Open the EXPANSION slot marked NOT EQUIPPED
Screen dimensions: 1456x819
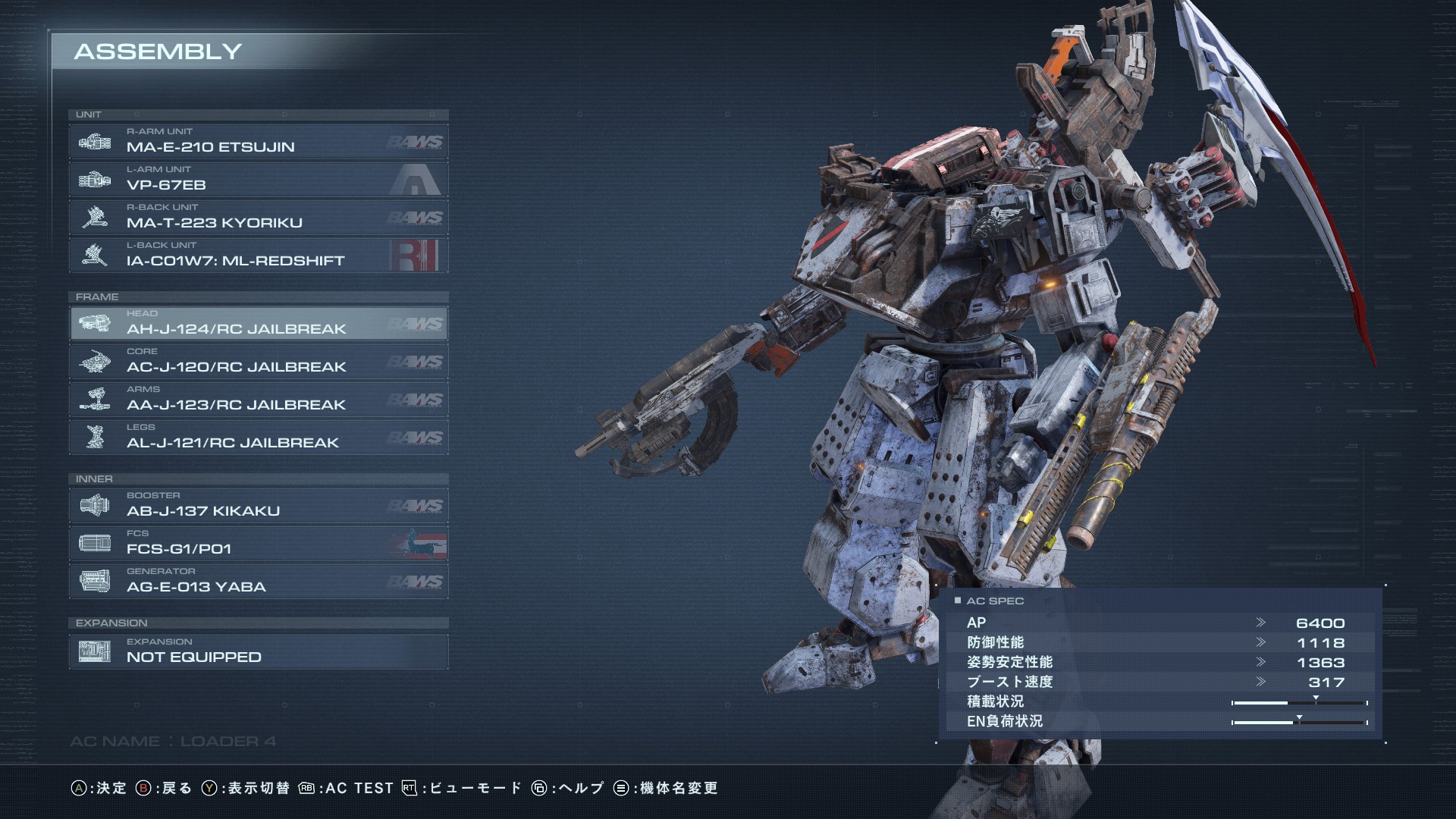coord(258,651)
